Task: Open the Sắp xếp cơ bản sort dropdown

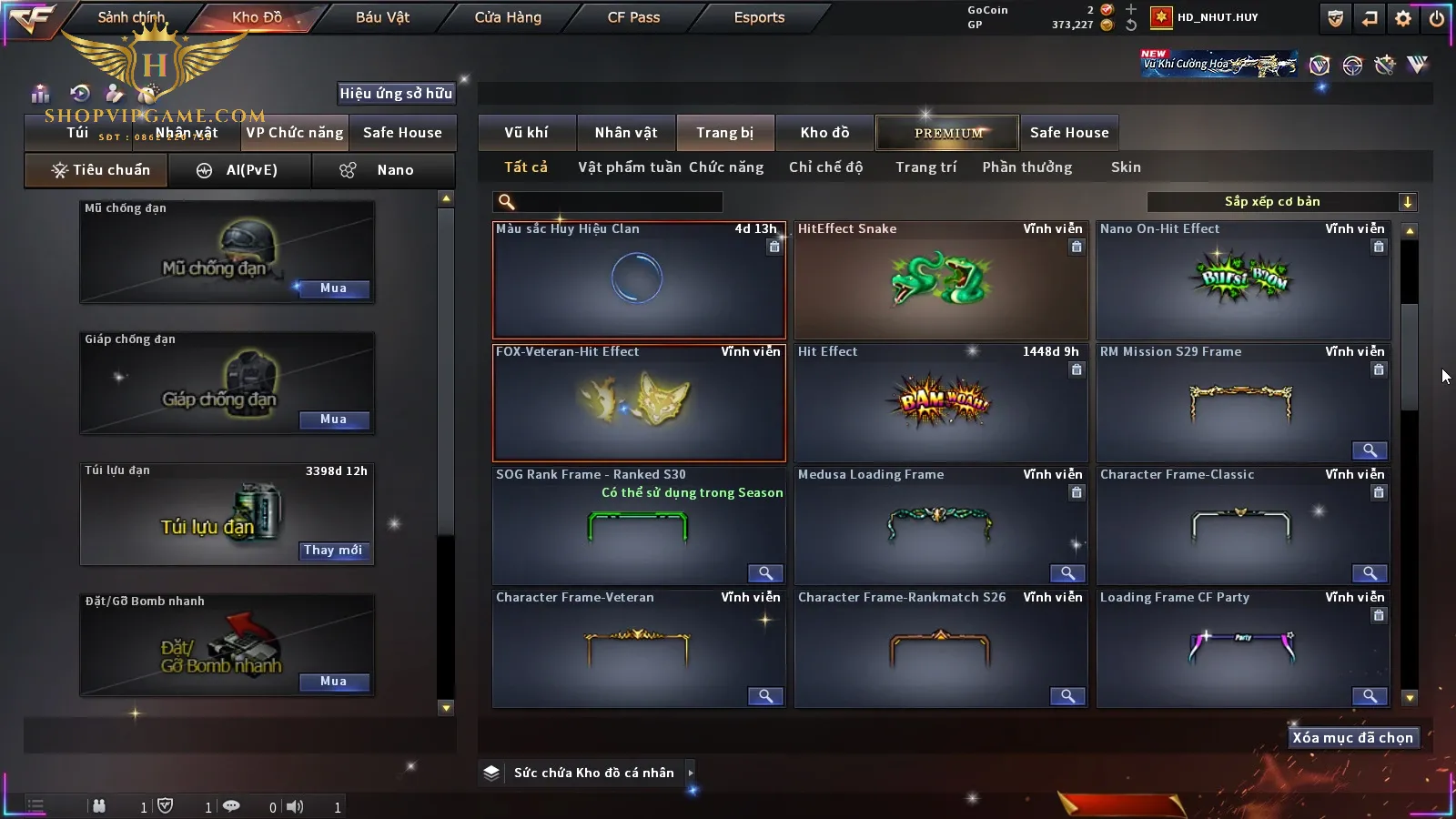Action: (1281, 202)
